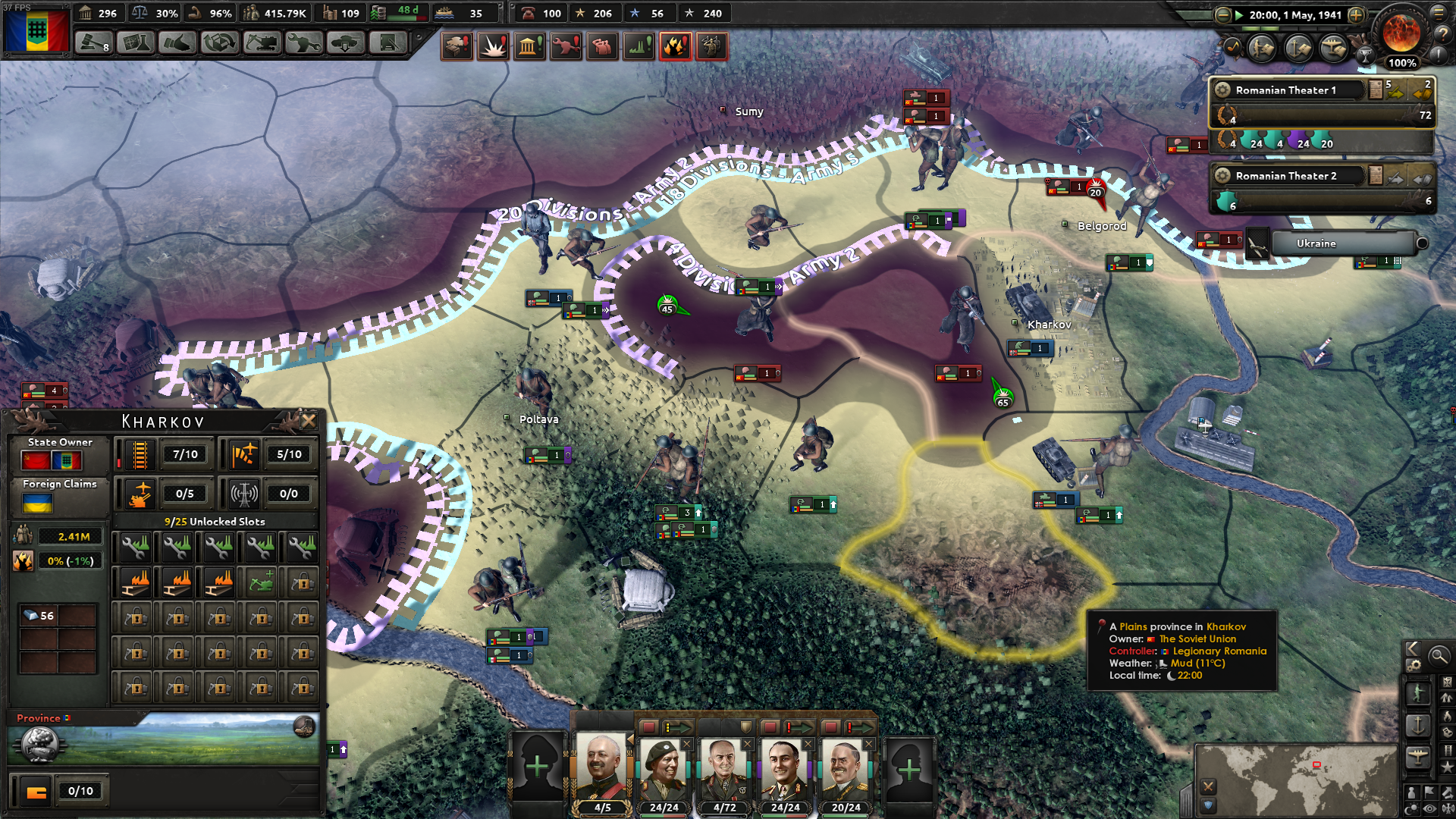Open the Logistics clipboard menu
The width and height of the screenshot is (1456, 819).
[x=387, y=44]
